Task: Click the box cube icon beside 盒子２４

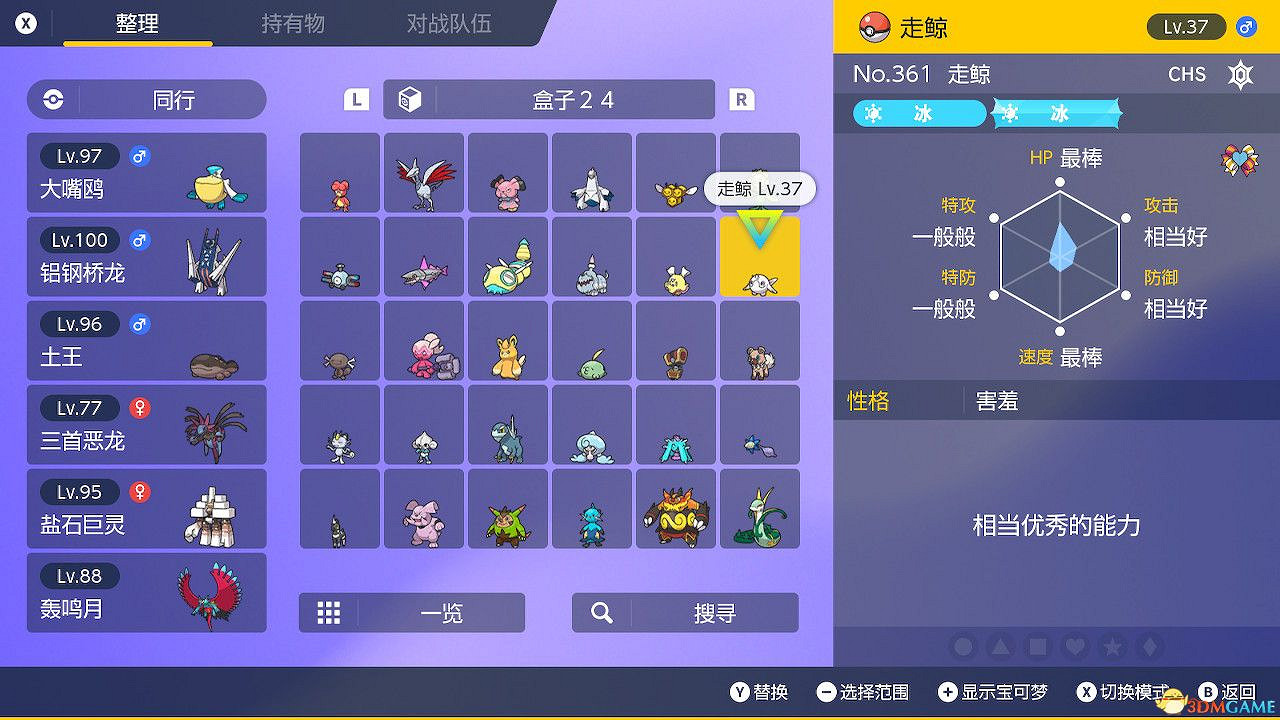Action: 411,99
